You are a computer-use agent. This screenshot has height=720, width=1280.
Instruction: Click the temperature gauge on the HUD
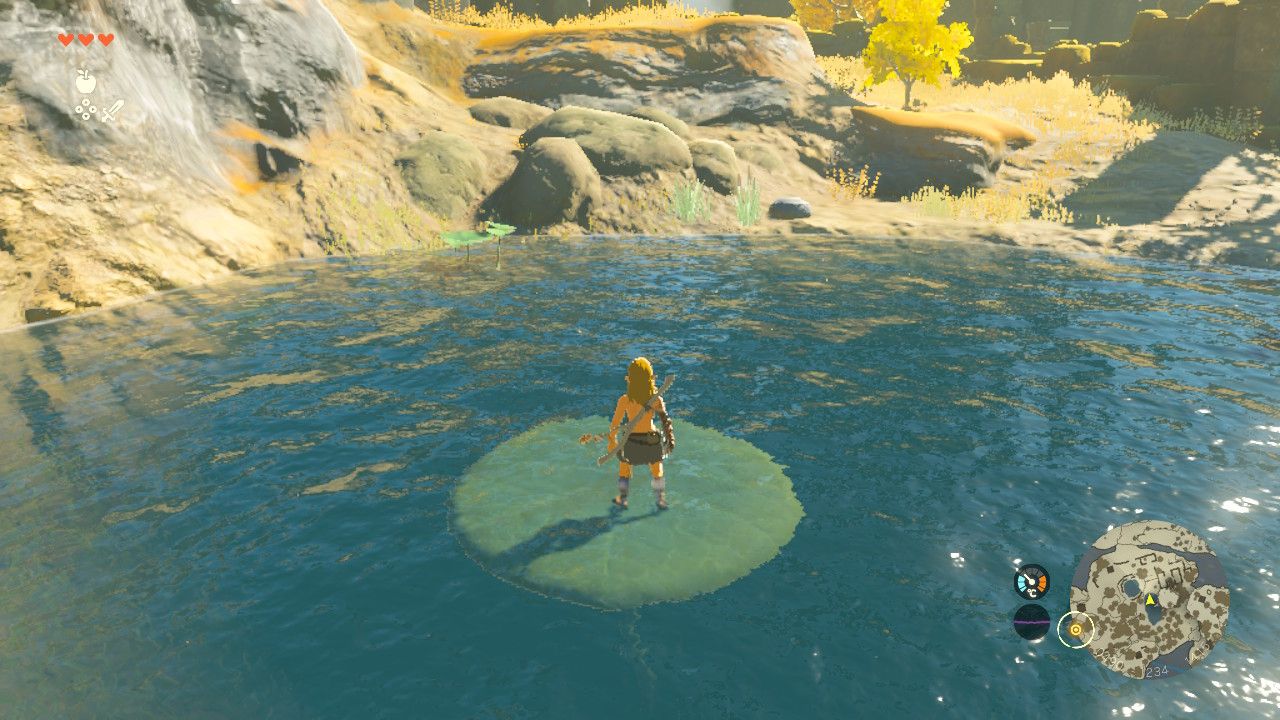(x=1031, y=581)
